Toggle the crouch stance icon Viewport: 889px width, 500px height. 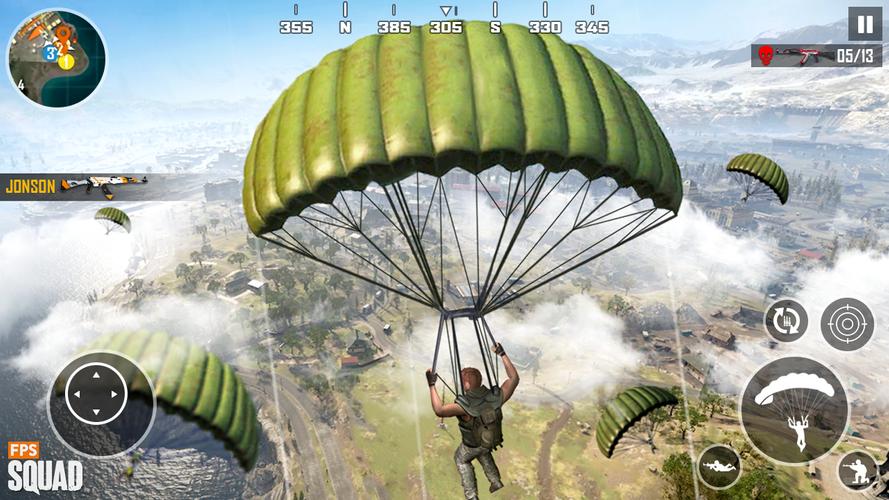pyautogui.click(x=859, y=470)
